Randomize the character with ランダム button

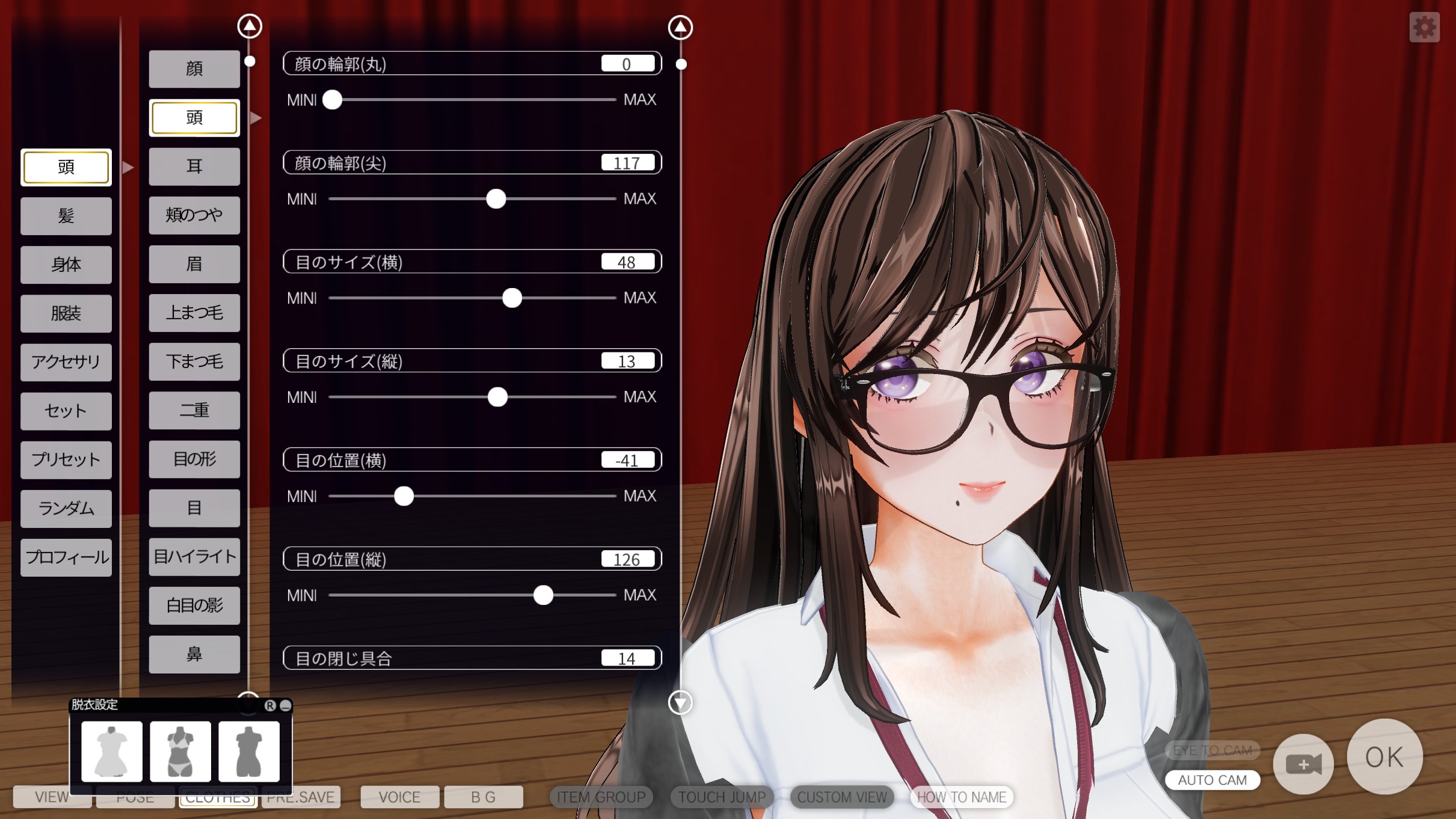pyautogui.click(x=66, y=509)
